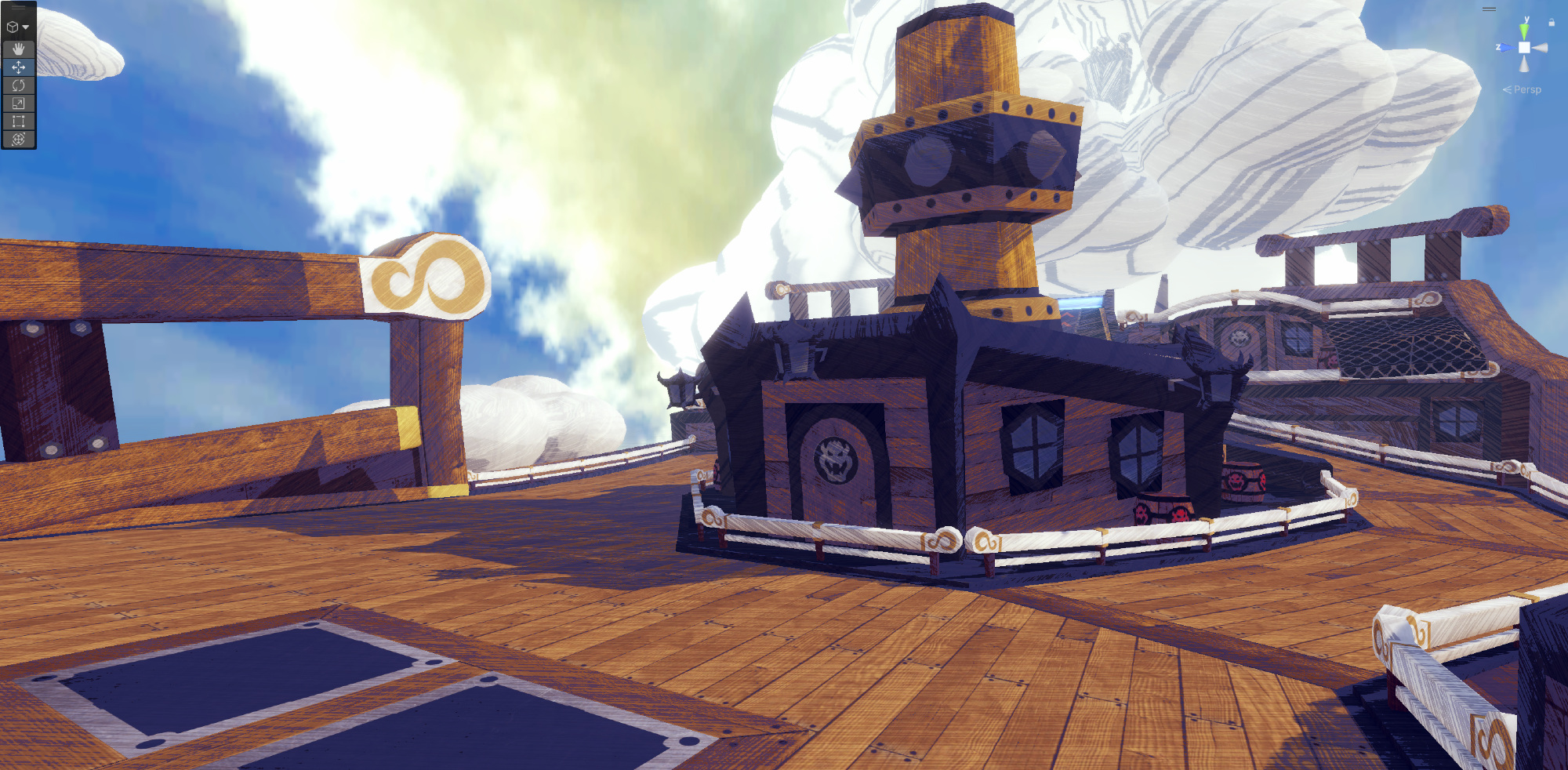
Task: Open the cube tool-context dropdown
Action: click(x=17, y=27)
